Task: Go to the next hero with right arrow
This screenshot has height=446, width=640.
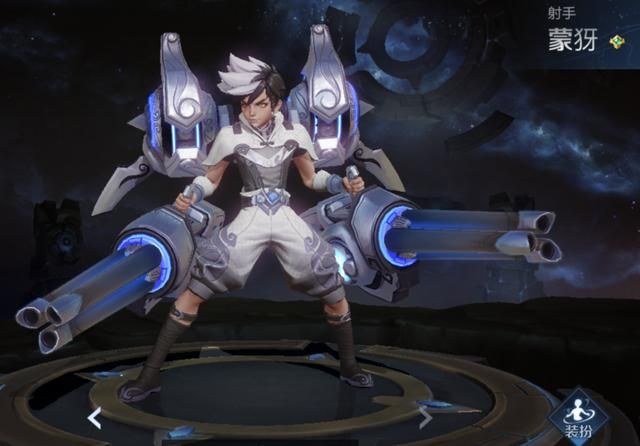Action: [425, 416]
